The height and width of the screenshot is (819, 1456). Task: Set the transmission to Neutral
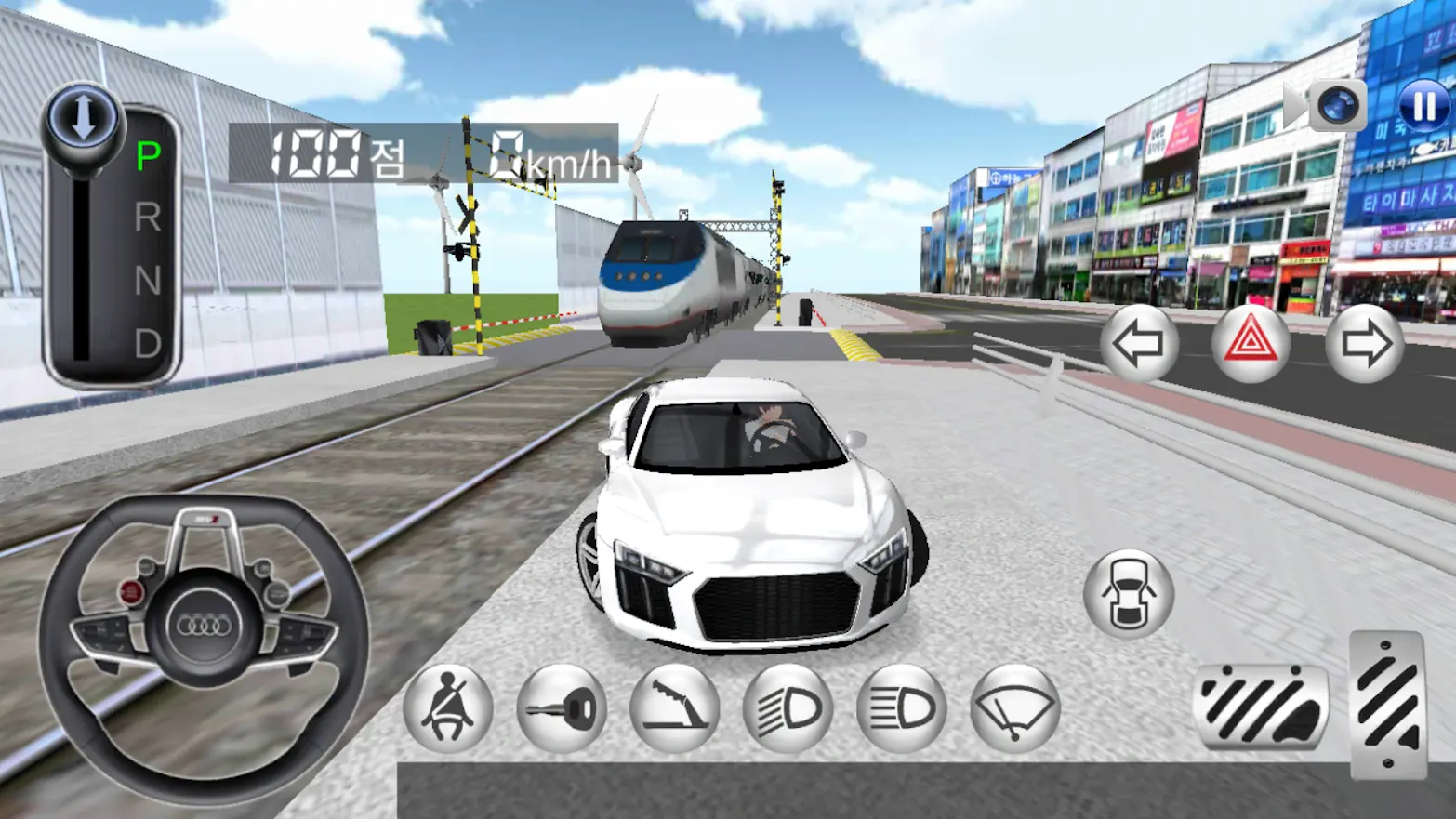click(146, 282)
